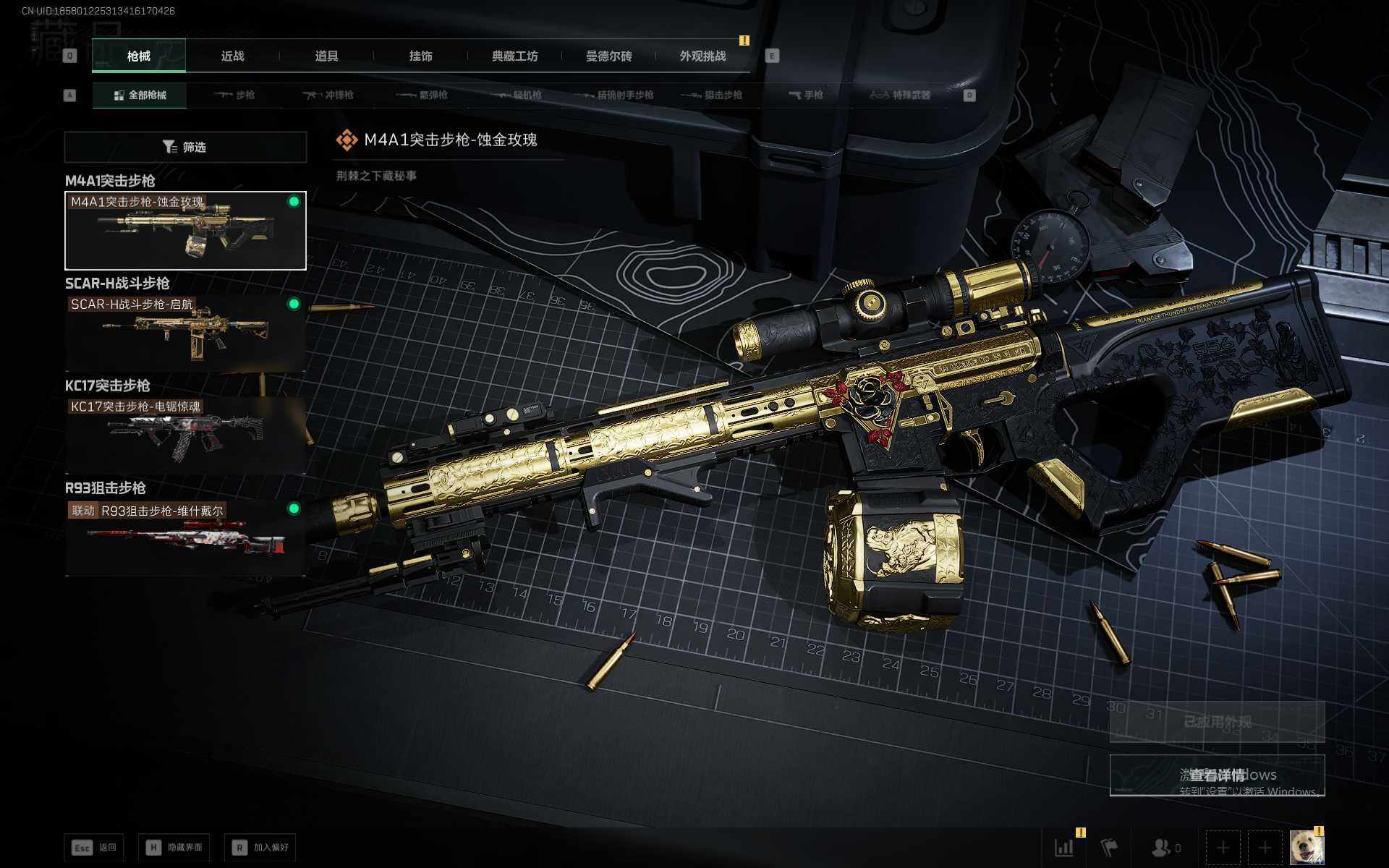Open the bar chart stats icon
Image resolution: width=1389 pixels, height=868 pixels.
click(x=1064, y=847)
